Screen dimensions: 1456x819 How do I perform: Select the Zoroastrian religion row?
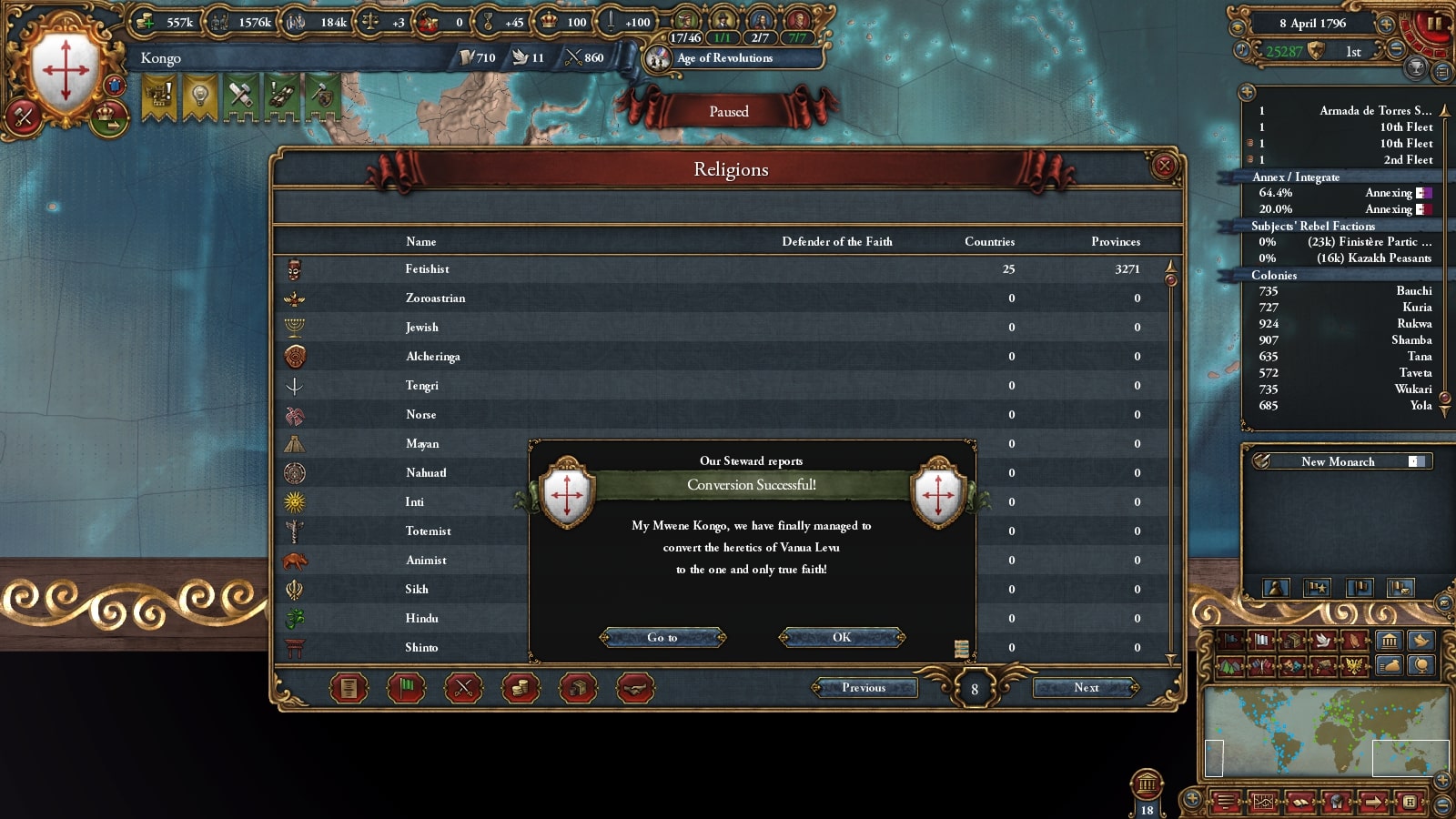tap(435, 298)
